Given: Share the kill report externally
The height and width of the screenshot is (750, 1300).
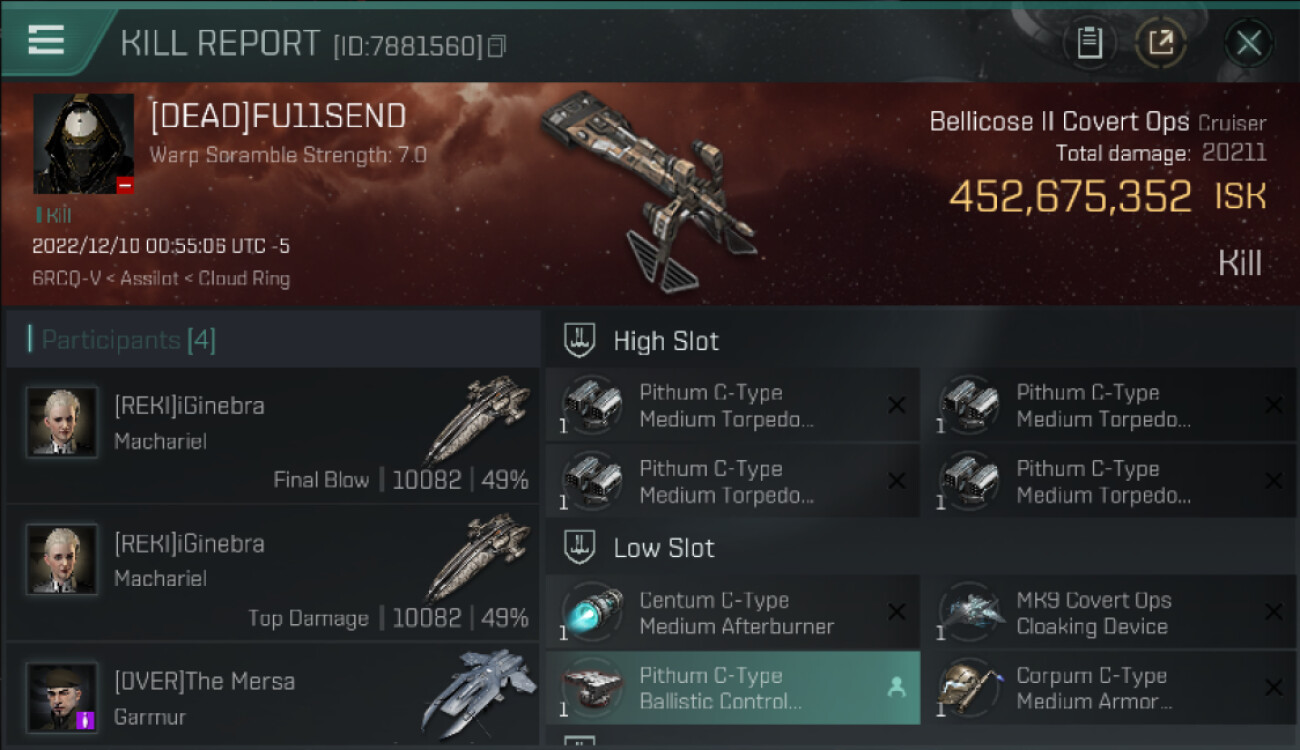Looking at the screenshot, I should tap(1160, 43).
